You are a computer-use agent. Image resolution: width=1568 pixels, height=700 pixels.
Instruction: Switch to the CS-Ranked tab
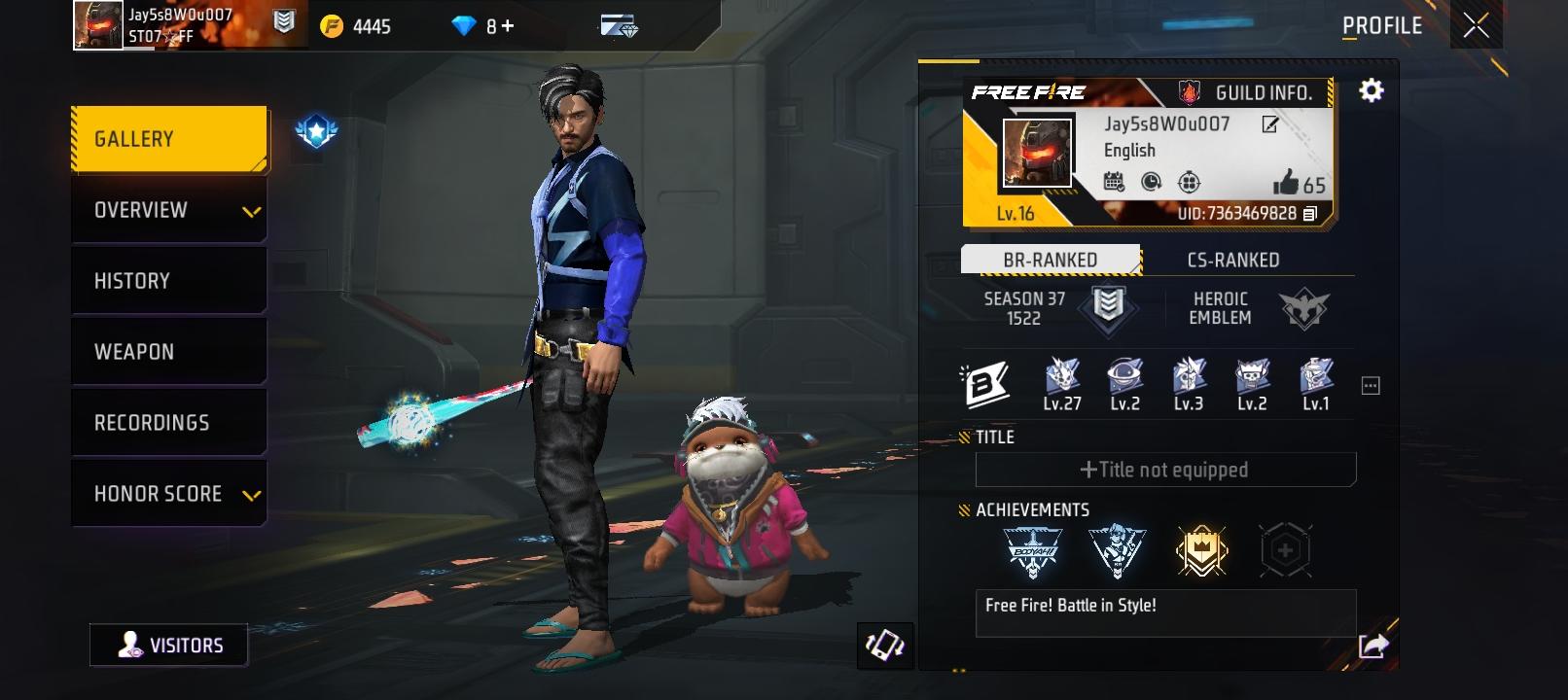coord(1232,260)
